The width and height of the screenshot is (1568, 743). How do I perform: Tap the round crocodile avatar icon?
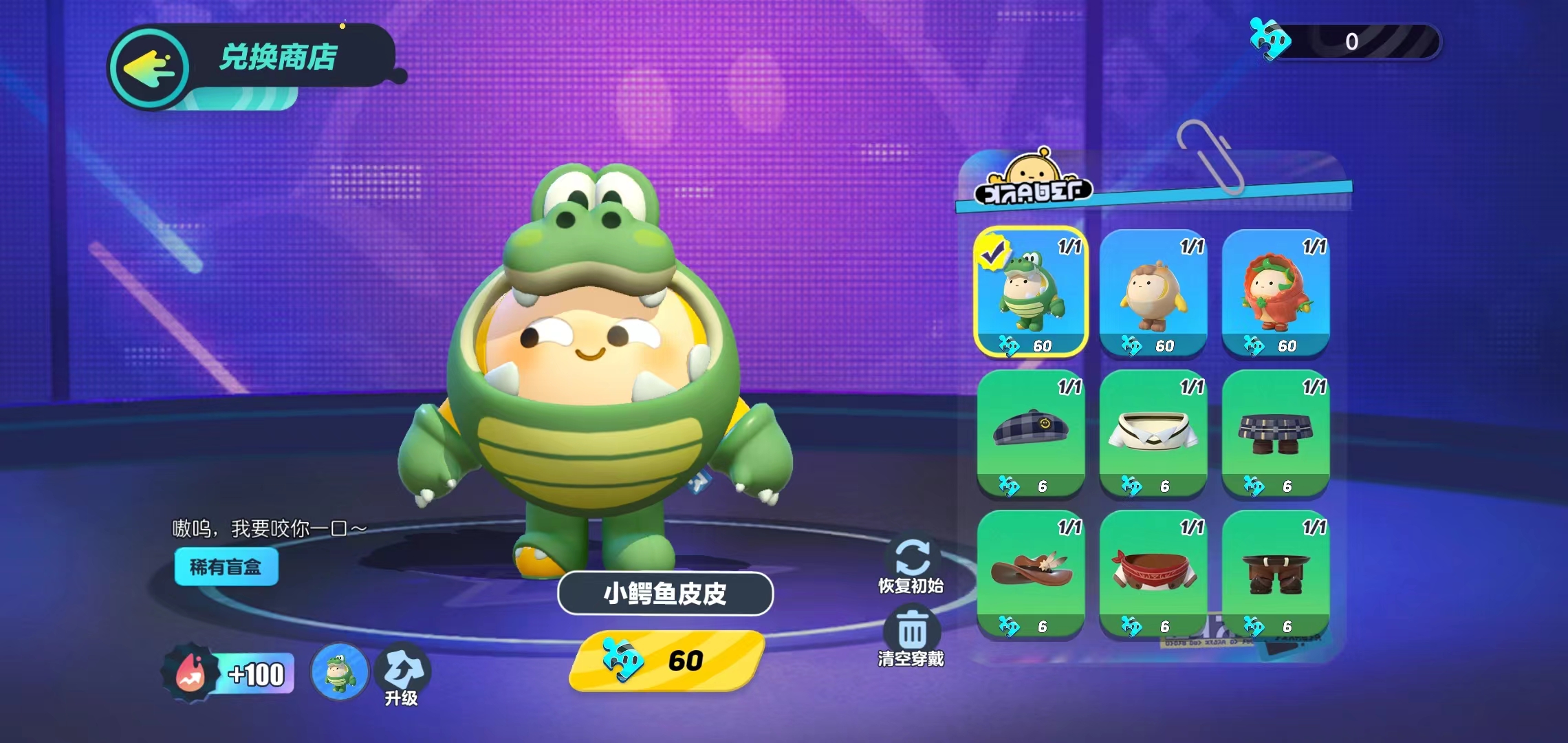(340, 672)
